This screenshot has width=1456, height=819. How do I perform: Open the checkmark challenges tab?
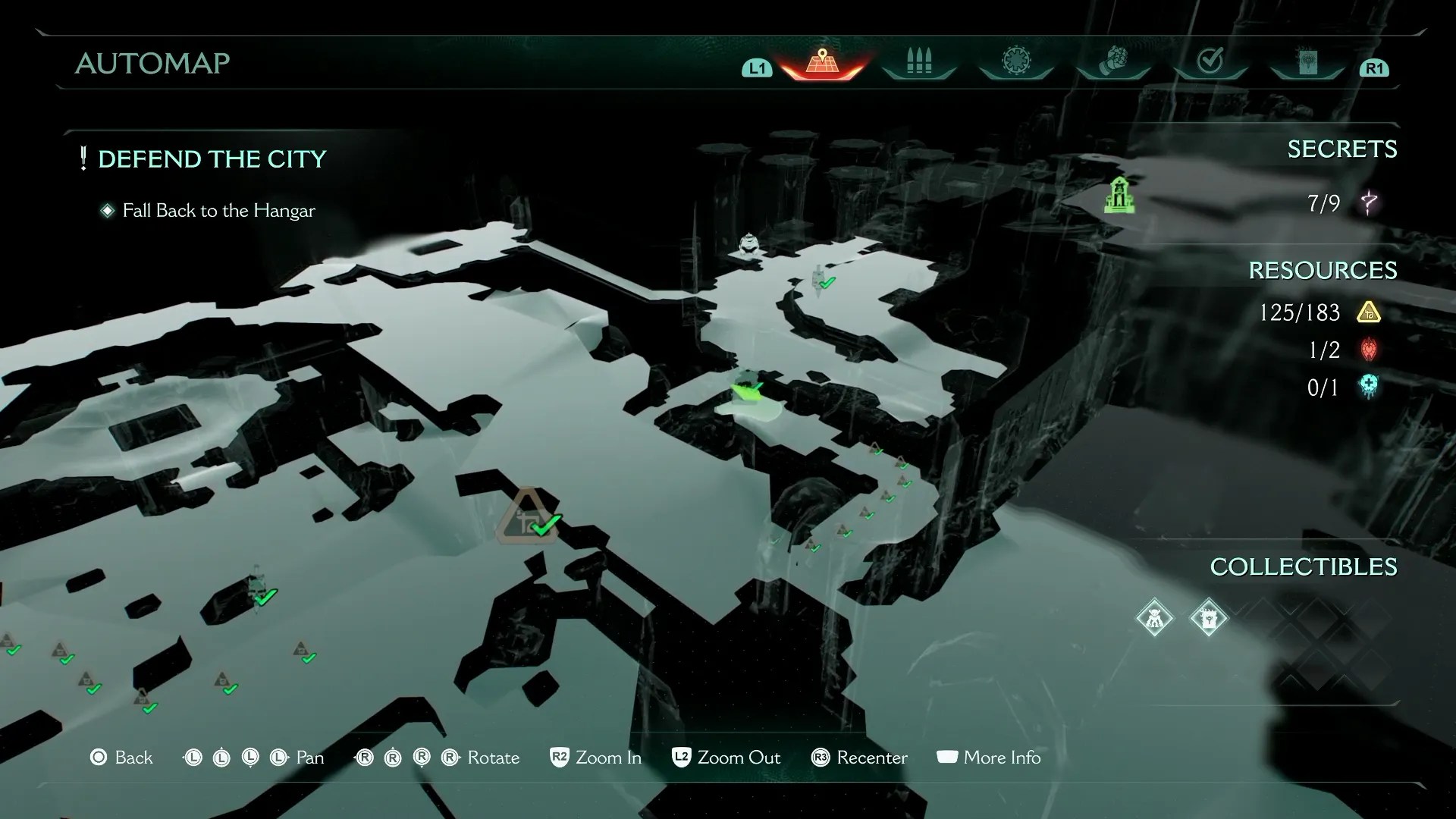pos(1210,61)
